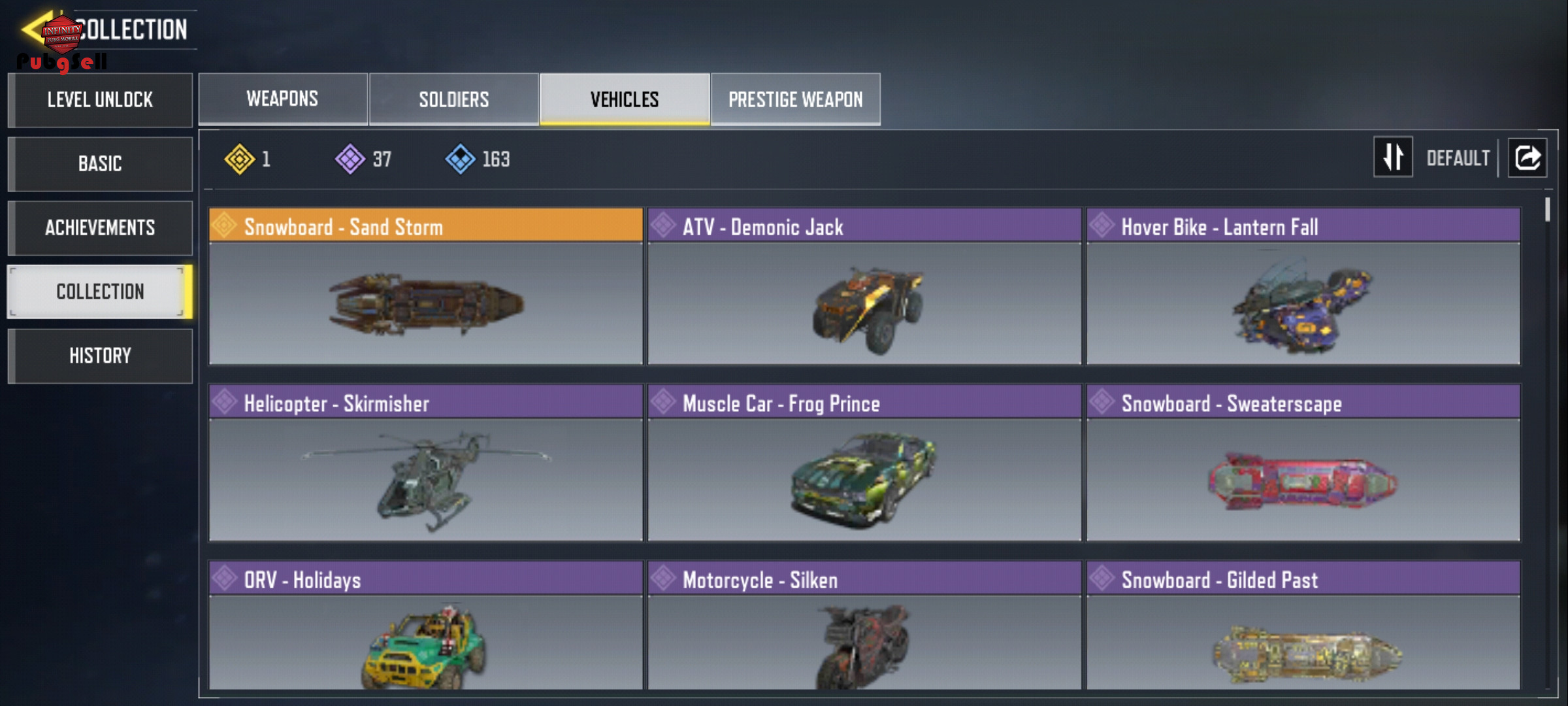Open the Level Unlock section
1568x706 pixels.
[100, 100]
